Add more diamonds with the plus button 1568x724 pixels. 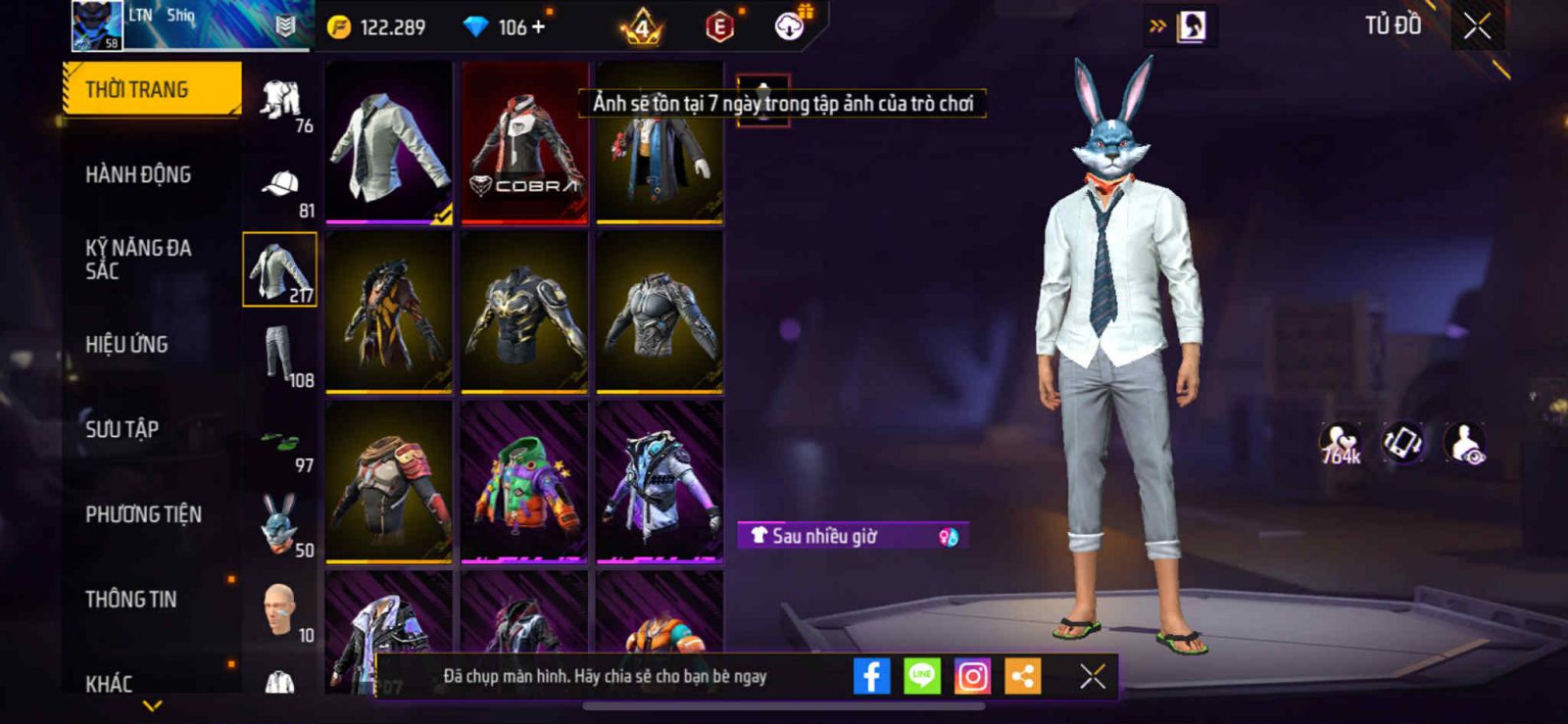(x=538, y=26)
